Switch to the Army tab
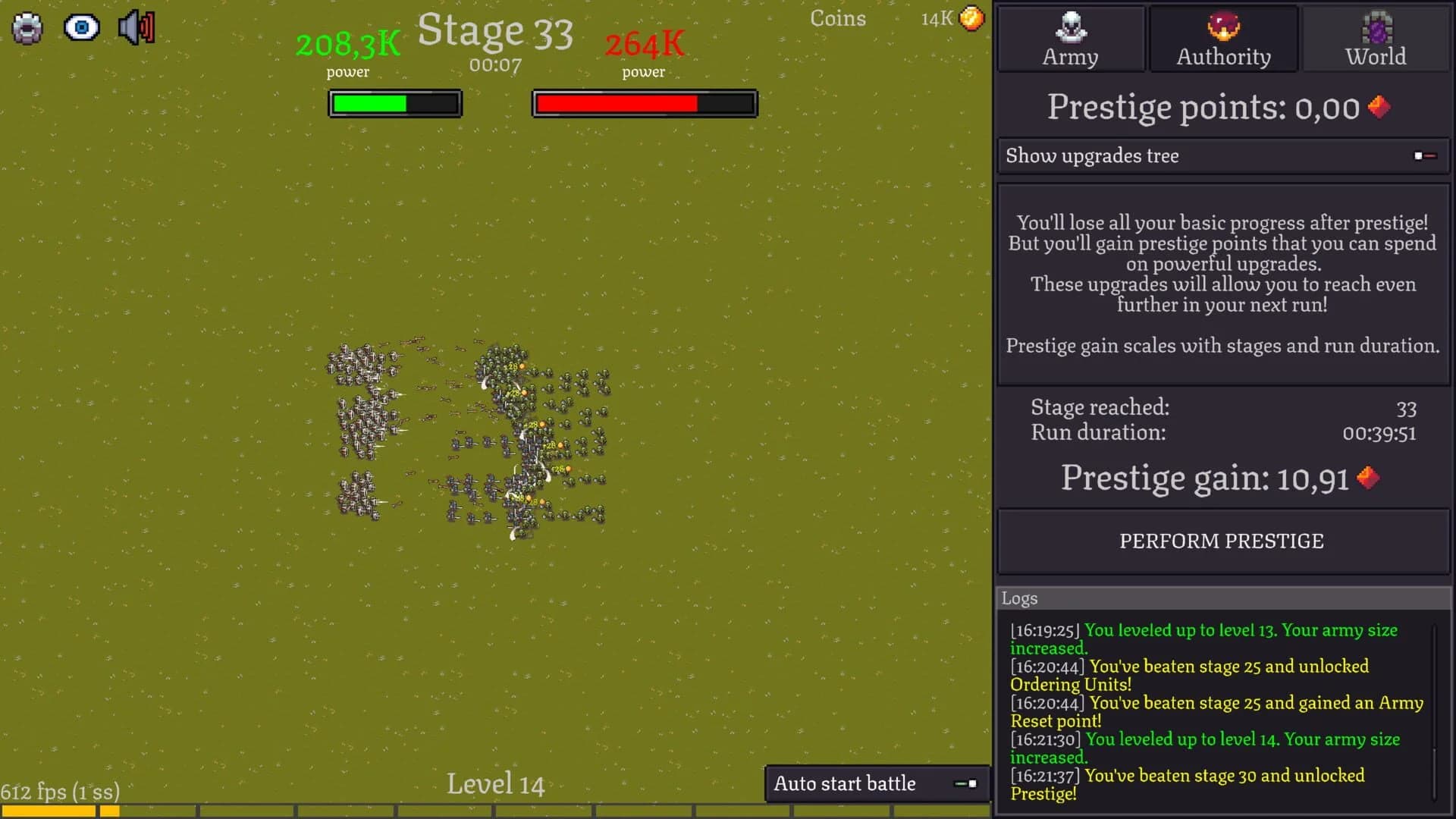Viewport: 1456px width, 819px height. pyautogui.click(x=1070, y=38)
